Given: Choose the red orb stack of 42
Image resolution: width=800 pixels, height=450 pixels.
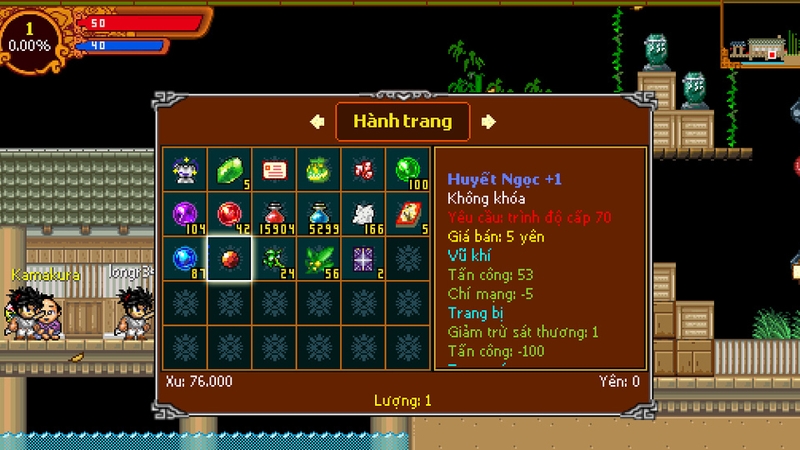Looking at the screenshot, I should click(x=230, y=214).
